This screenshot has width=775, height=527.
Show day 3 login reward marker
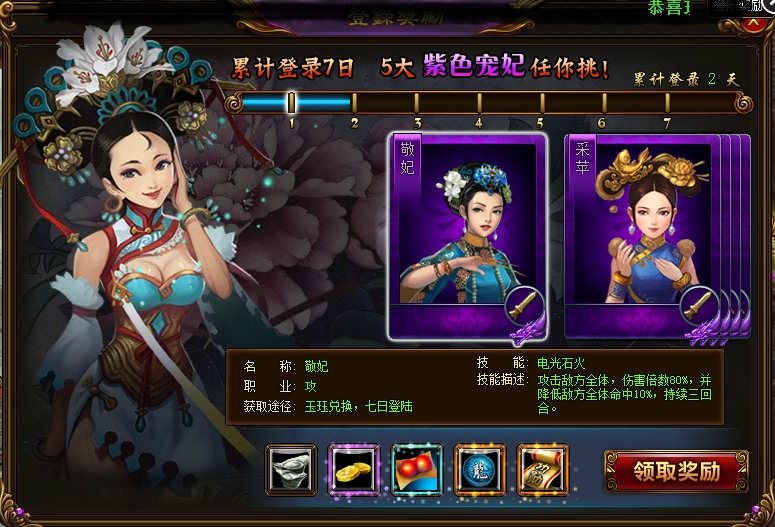pos(417,103)
